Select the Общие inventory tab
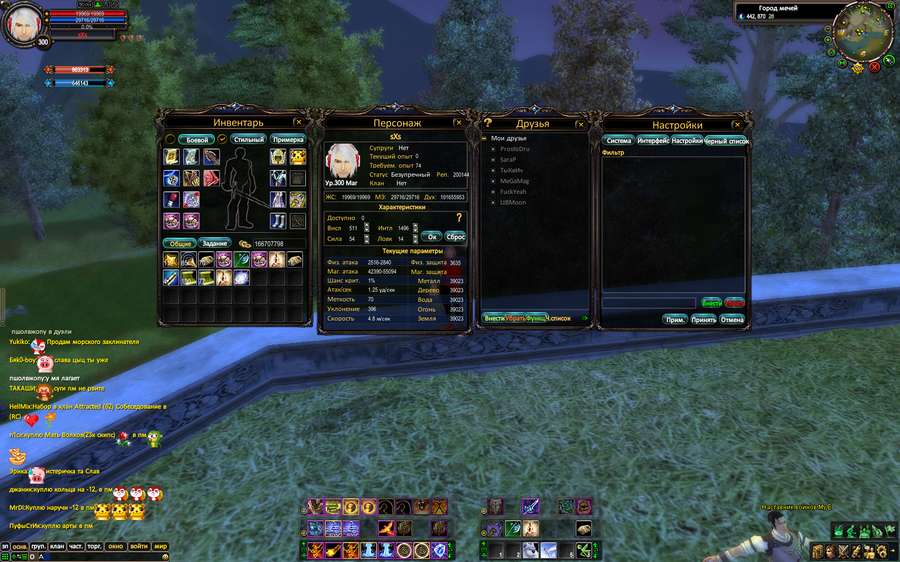Image resolution: width=900 pixels, height=562 pixels. coord(180,243)
